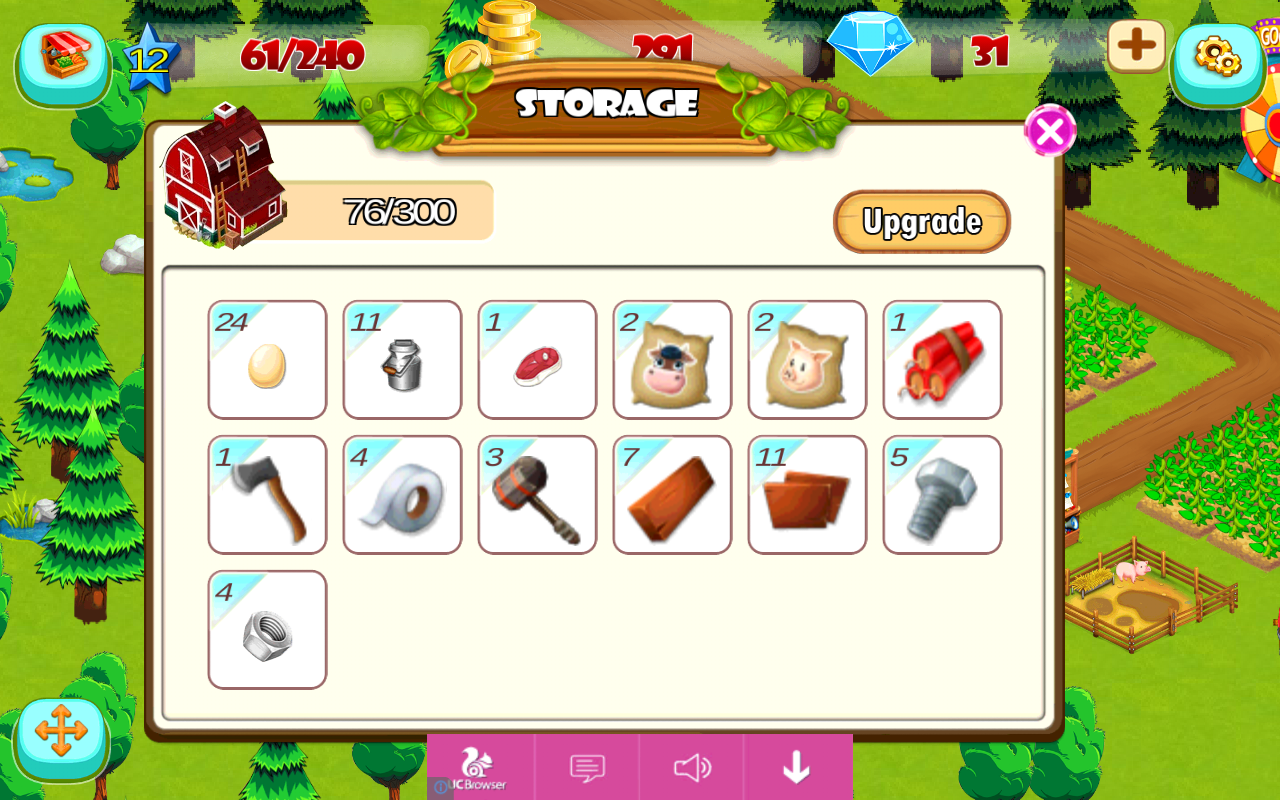This screenshot has width=1280, height=800.
Task: Select the pig feed bag
Action: pos(806,360)
